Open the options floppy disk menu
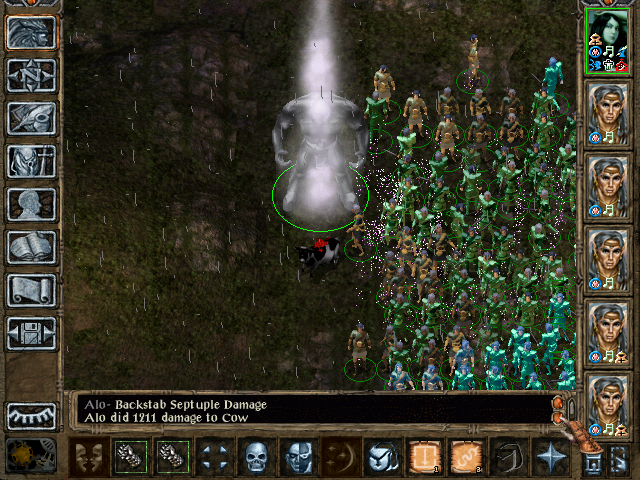Viewport: 640px width, 480px height. pyautogui.click(x=31, y=333)
